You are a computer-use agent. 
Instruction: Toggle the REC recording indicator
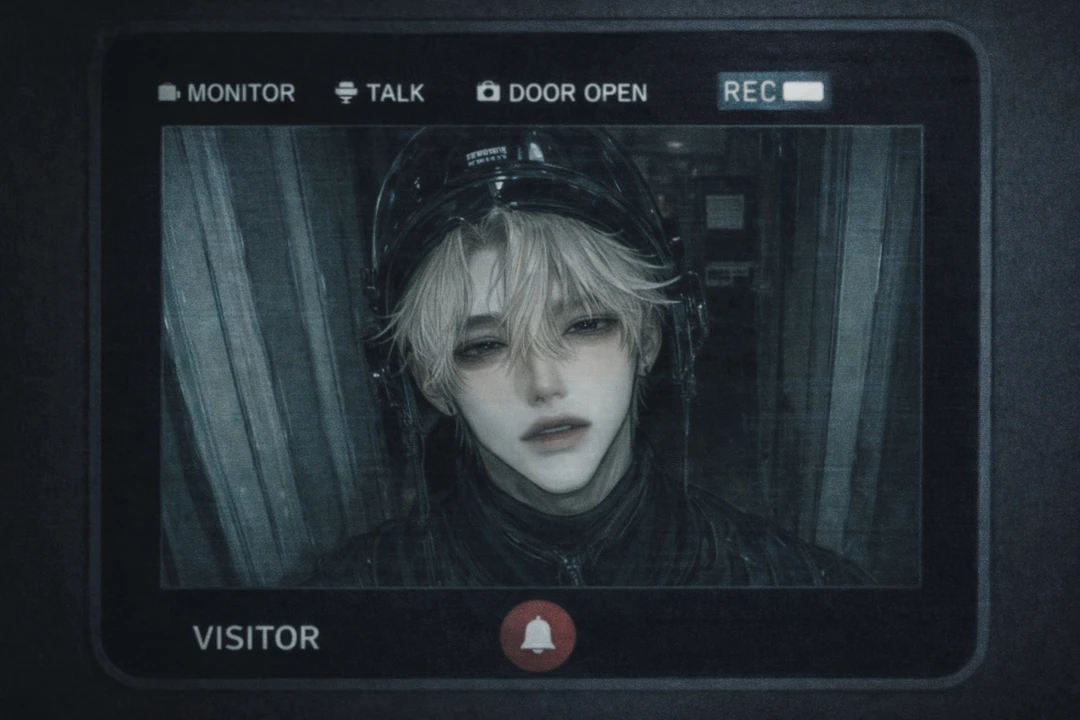773,92
